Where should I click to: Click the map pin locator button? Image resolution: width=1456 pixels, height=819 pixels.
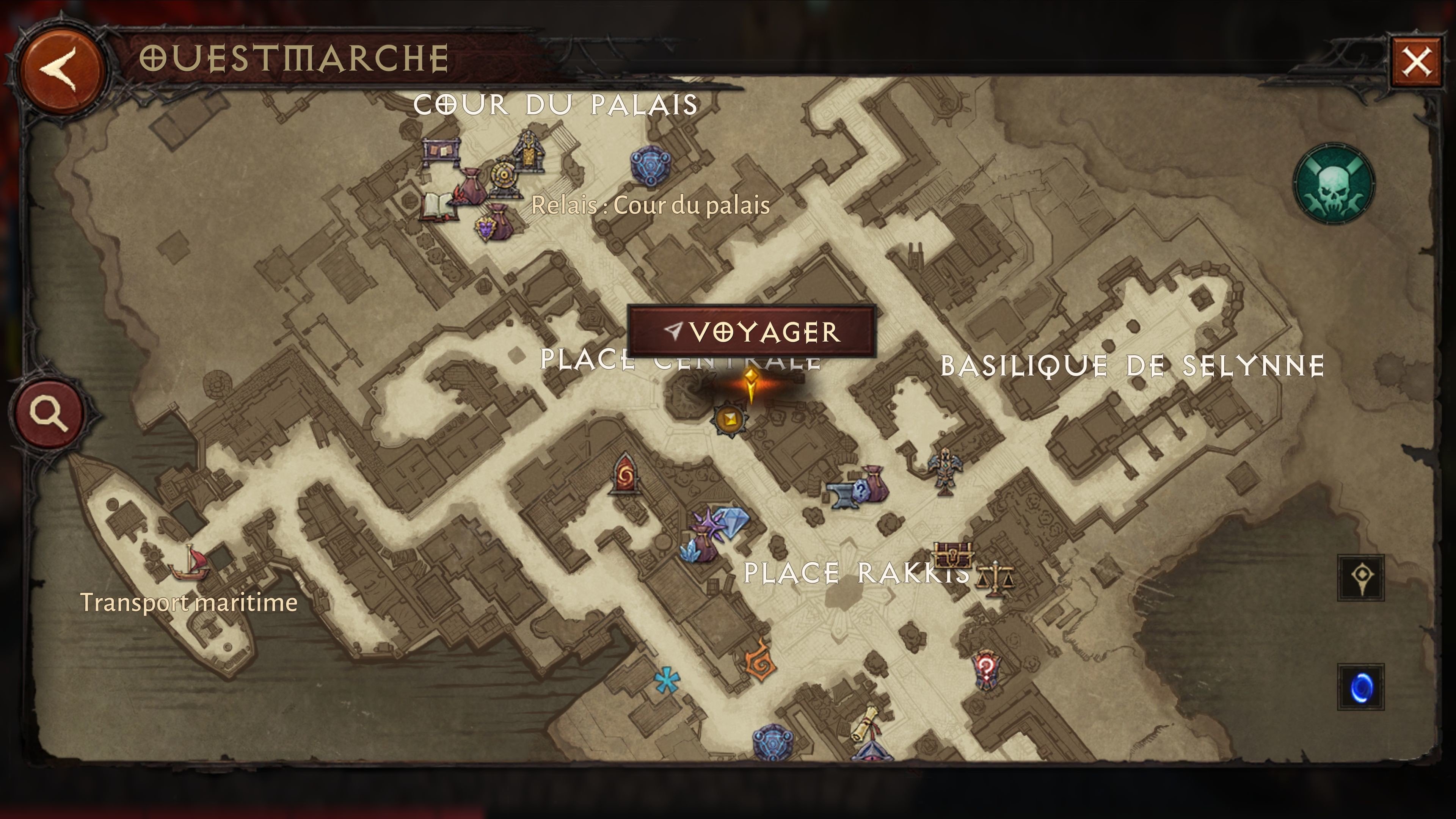click(1360, 577)
